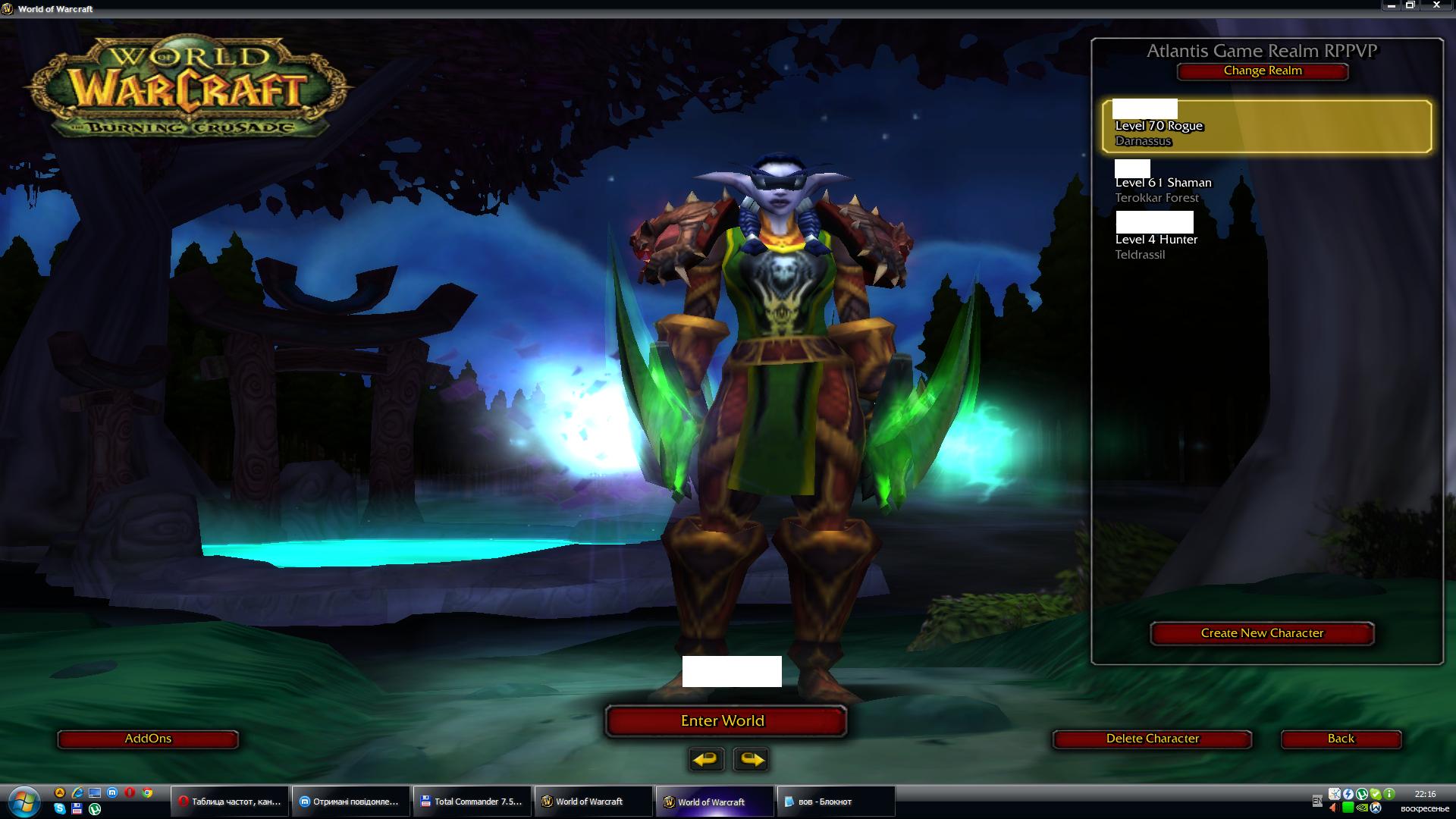The width and height of the screenshot is (1456, 819).
Task: Switch to the Total Commander taskbar window
Action: (471, 802)
